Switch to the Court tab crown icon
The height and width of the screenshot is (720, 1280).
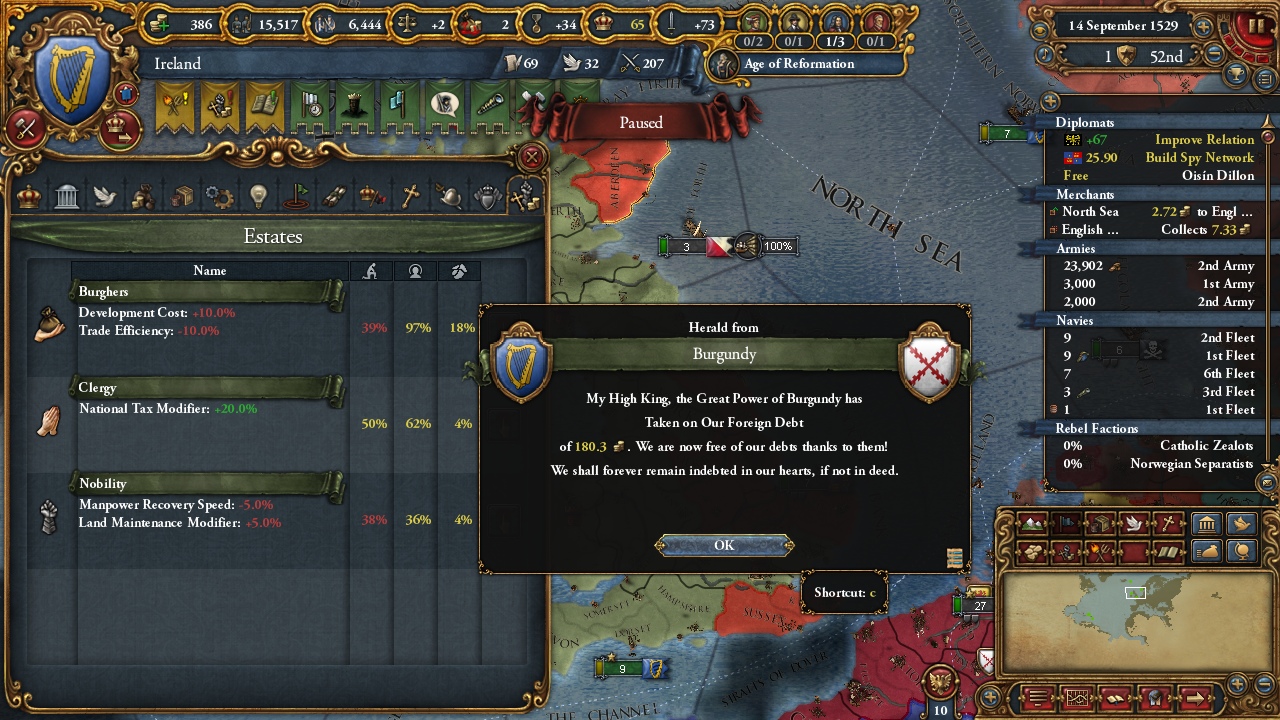pyautogui.click(x=27, y=195)
